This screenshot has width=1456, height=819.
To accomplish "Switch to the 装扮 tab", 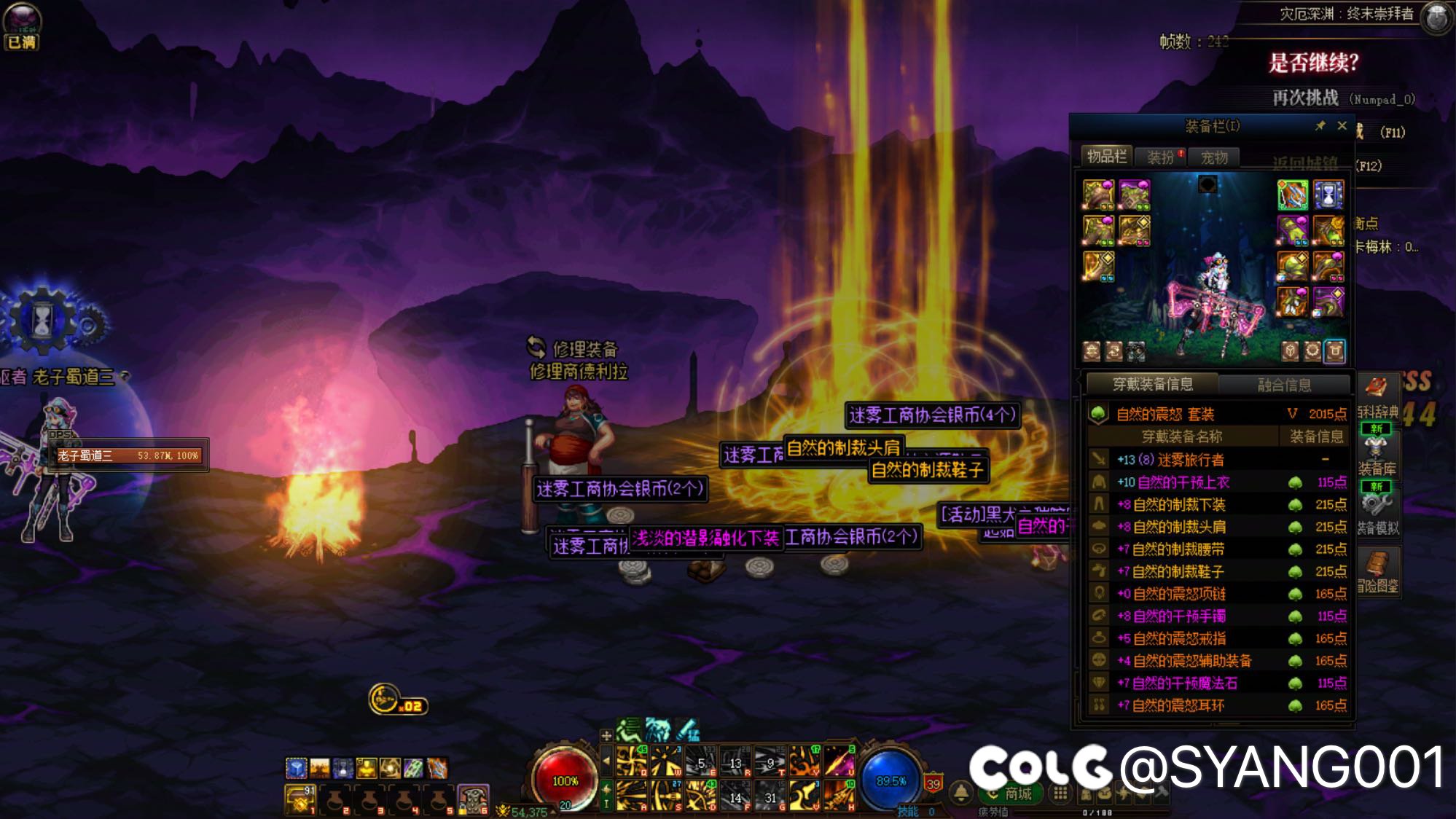I will (1160, 157).
